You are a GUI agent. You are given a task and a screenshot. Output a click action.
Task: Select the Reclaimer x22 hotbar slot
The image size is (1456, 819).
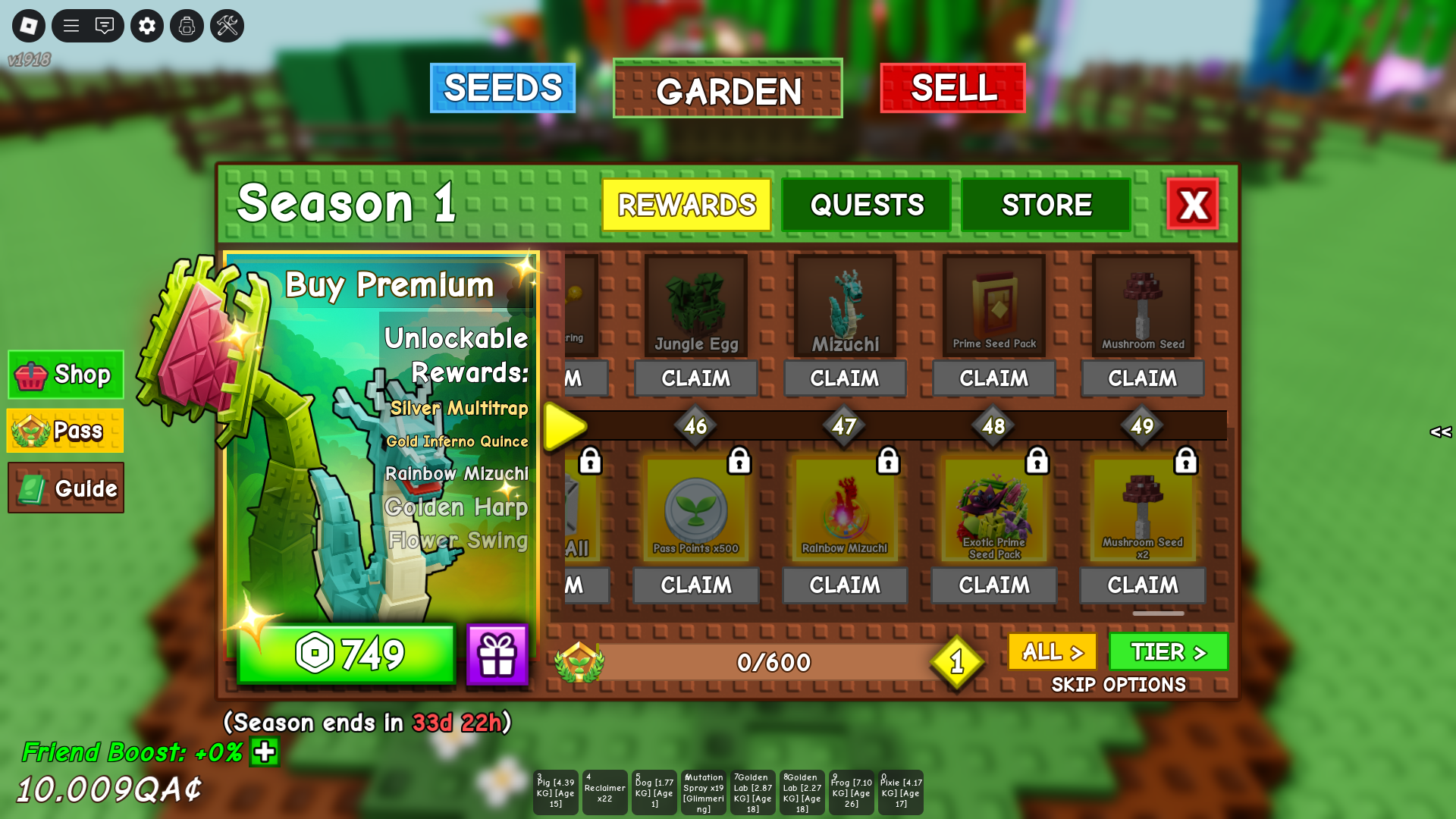(x=604, y=792)
